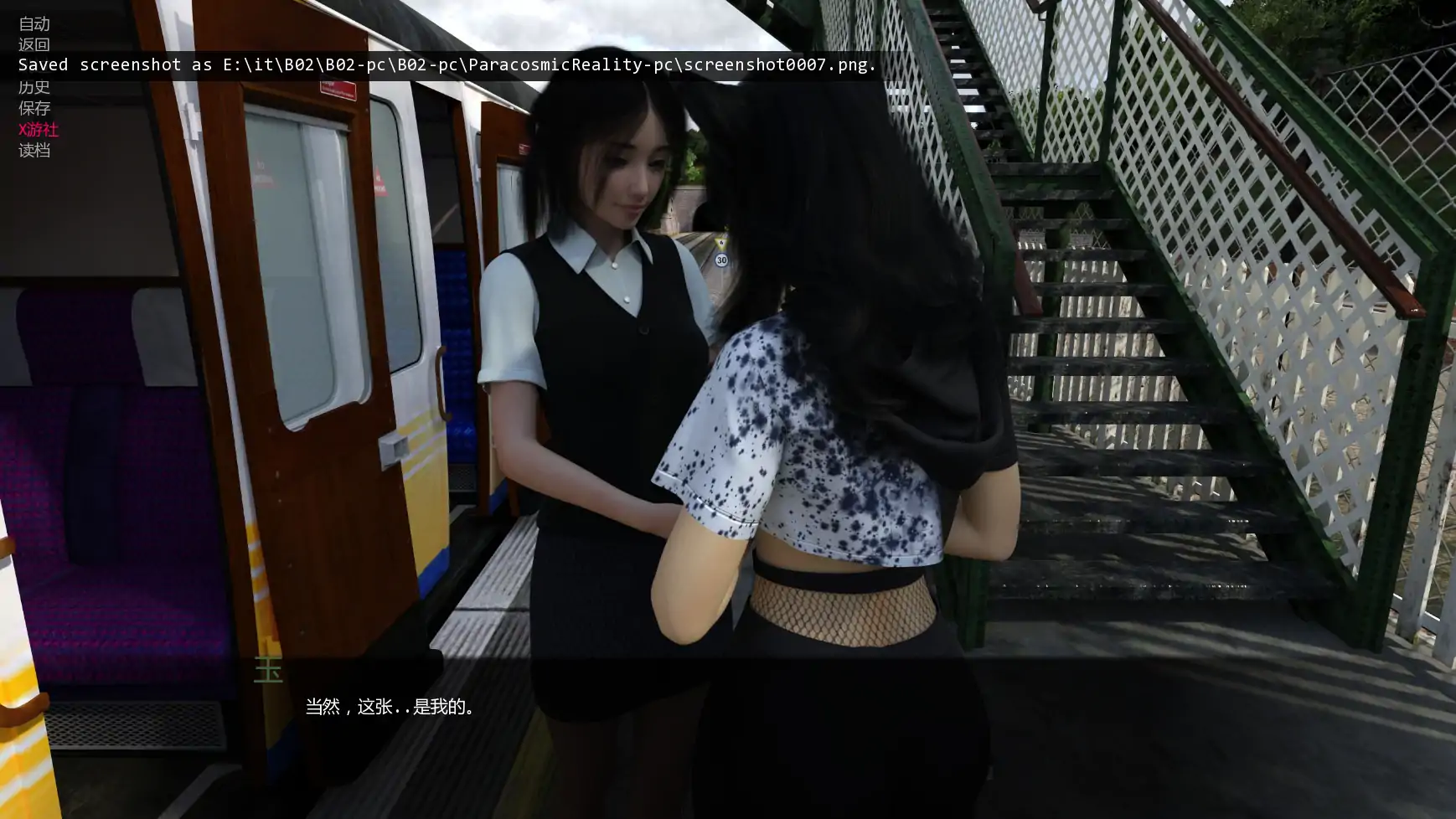Toggle auto-play with the 自动 button
Image resolution: width=1456 pixels, height=819 pixels.
pyautogui.click(x=34, y=24)
